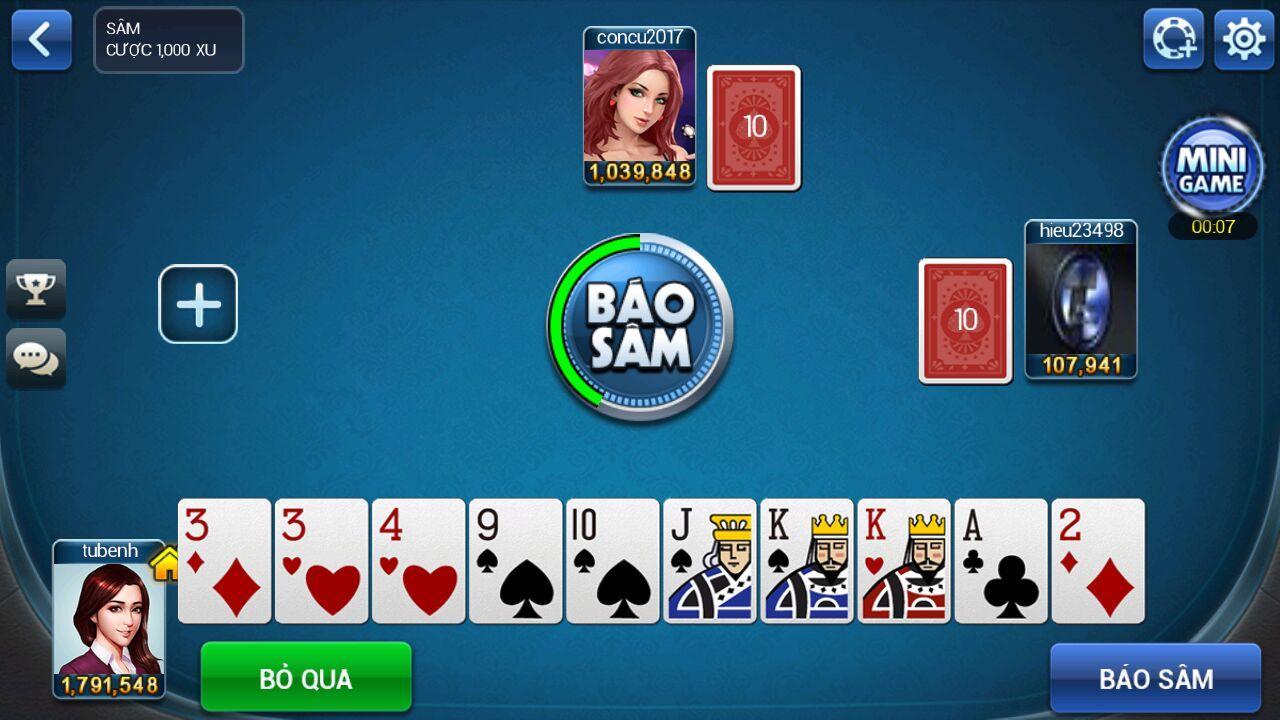
Task: Tap concu2017's face-down card stack
Action: pos(755,127)
